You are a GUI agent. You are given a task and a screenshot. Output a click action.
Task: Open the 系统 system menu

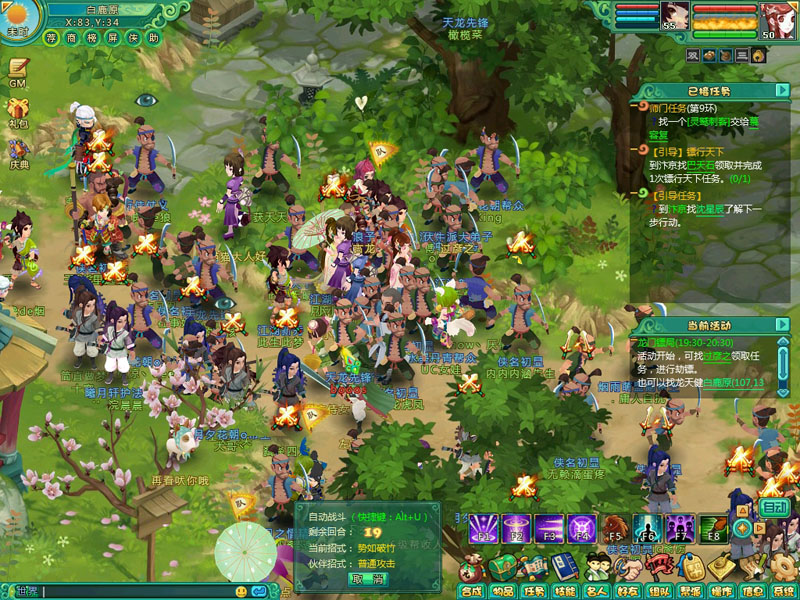click(783, 591)
